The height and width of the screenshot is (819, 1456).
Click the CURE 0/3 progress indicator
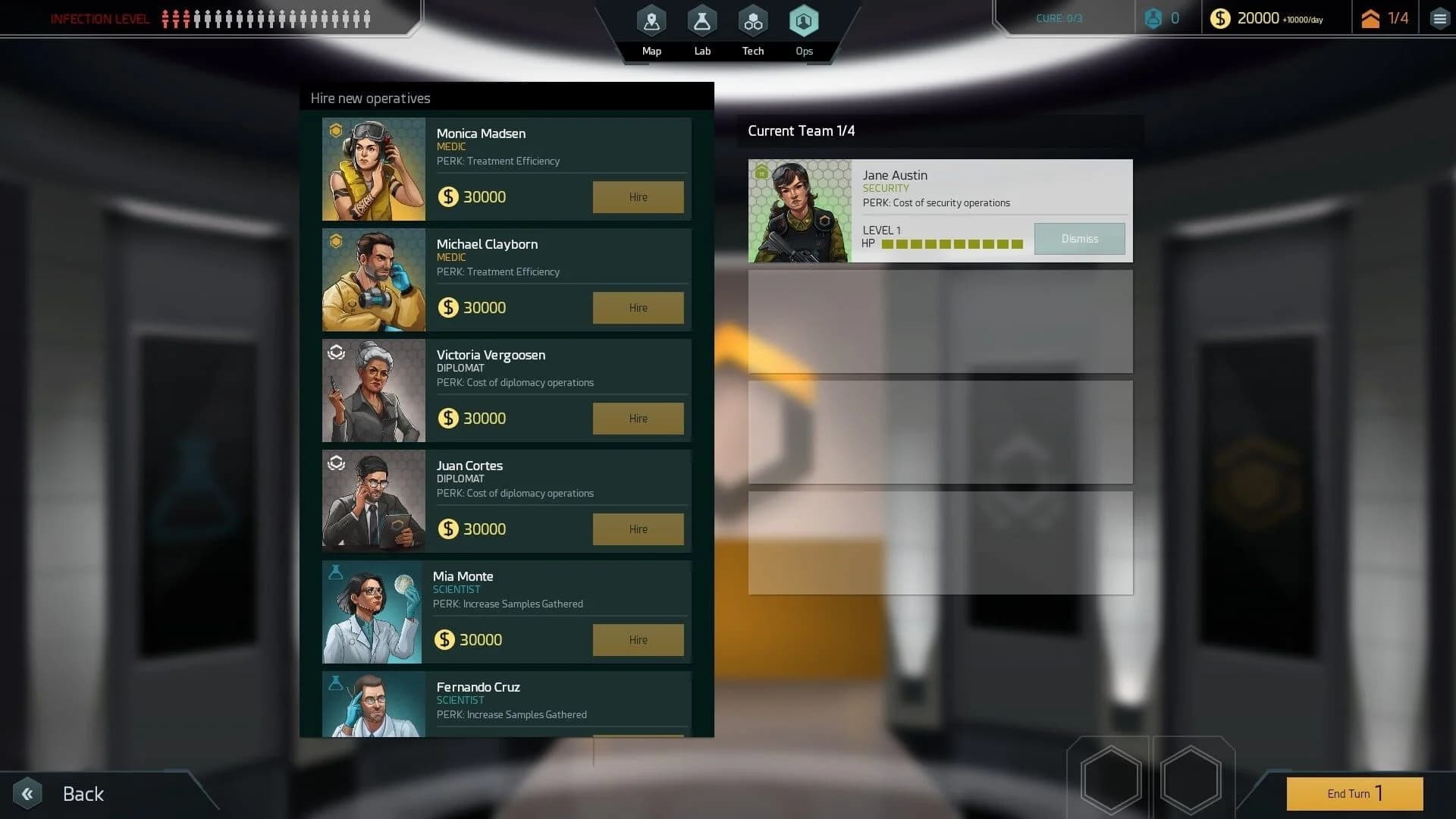[1059, 17]
